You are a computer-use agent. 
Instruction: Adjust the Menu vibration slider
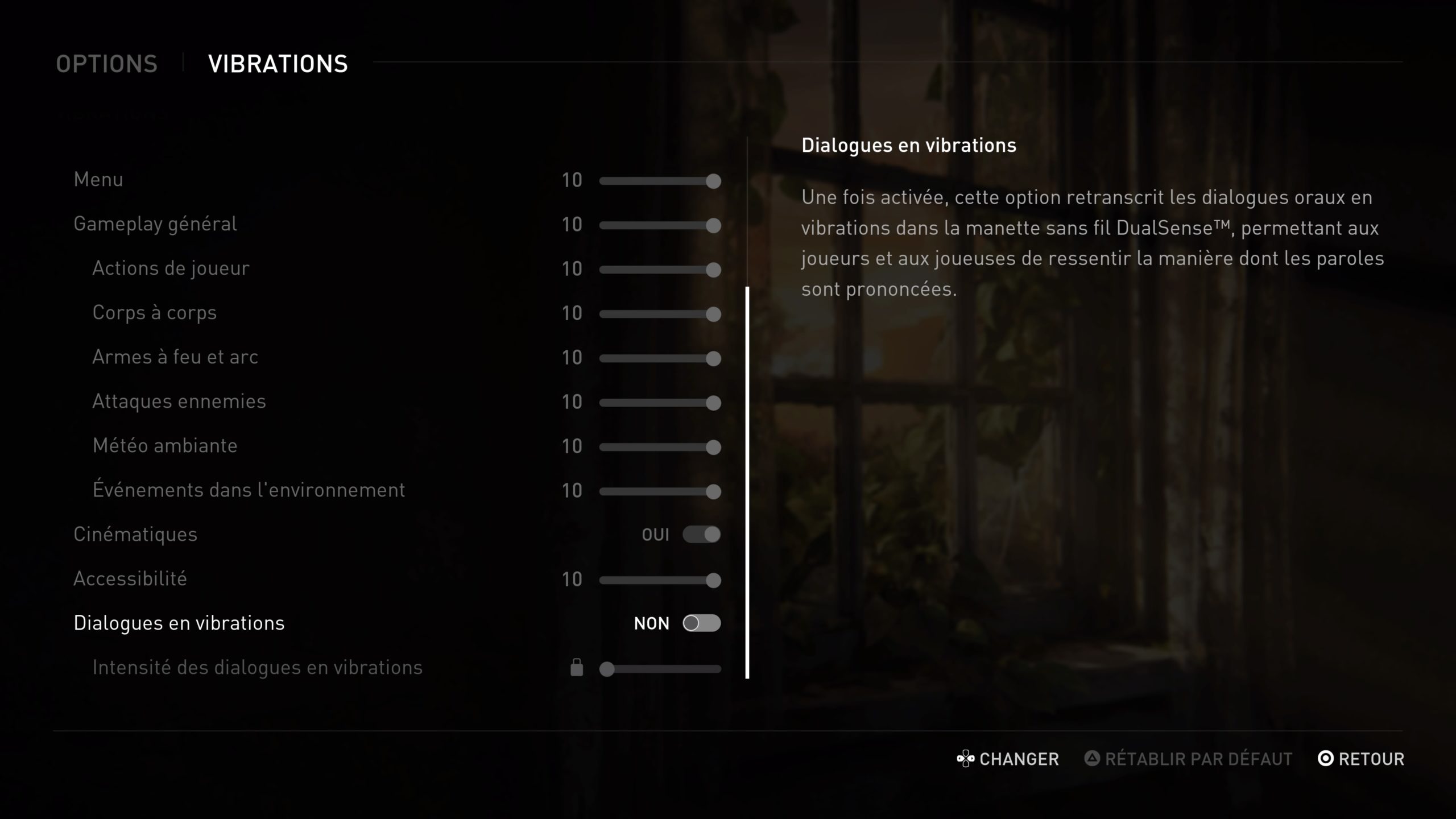pos(660,181)
